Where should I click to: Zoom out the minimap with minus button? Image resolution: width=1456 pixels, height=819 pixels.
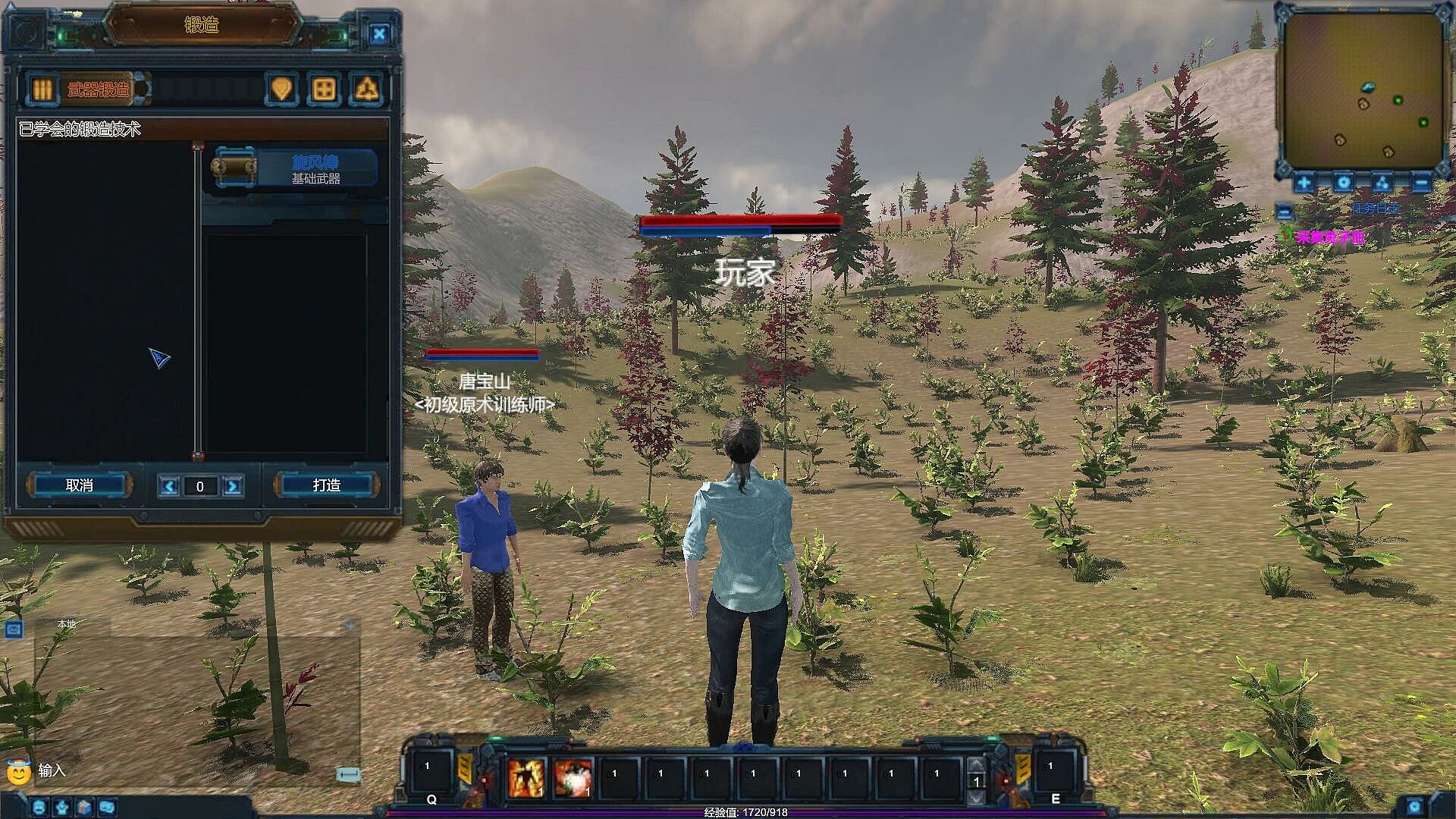(x=1421, y=183)
